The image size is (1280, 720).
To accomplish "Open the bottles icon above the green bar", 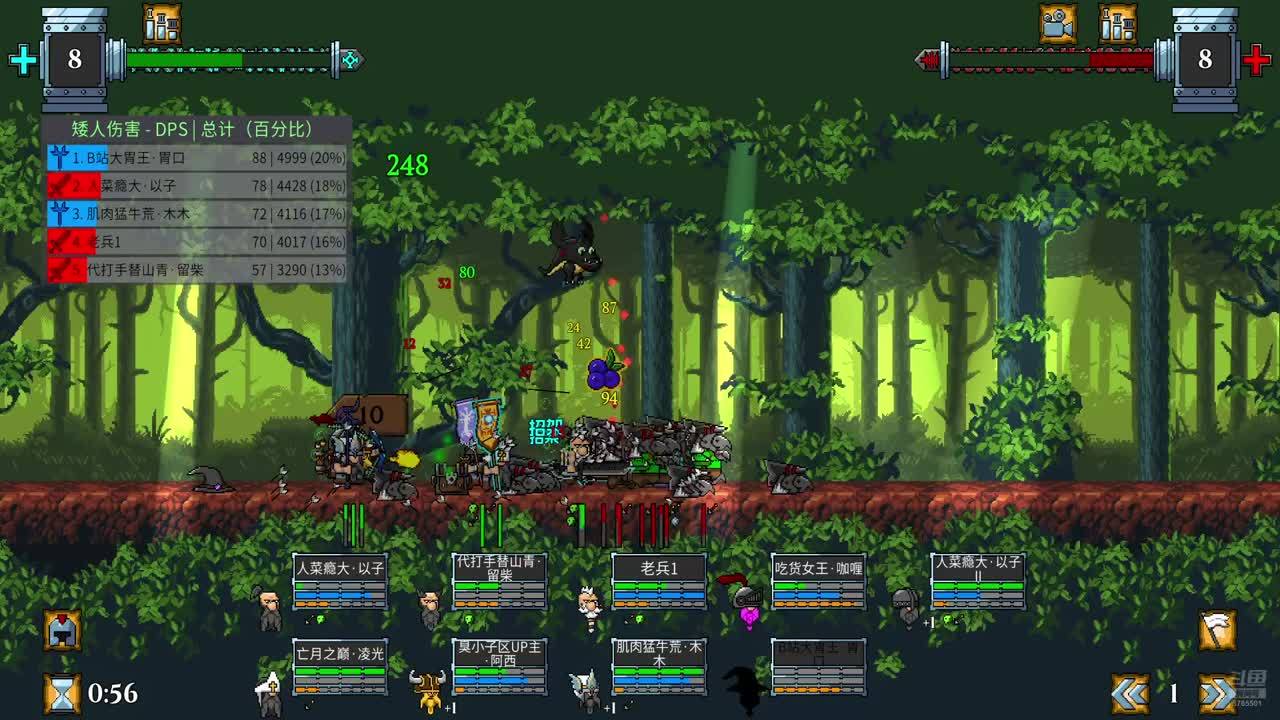I will (x=161, y=23).
